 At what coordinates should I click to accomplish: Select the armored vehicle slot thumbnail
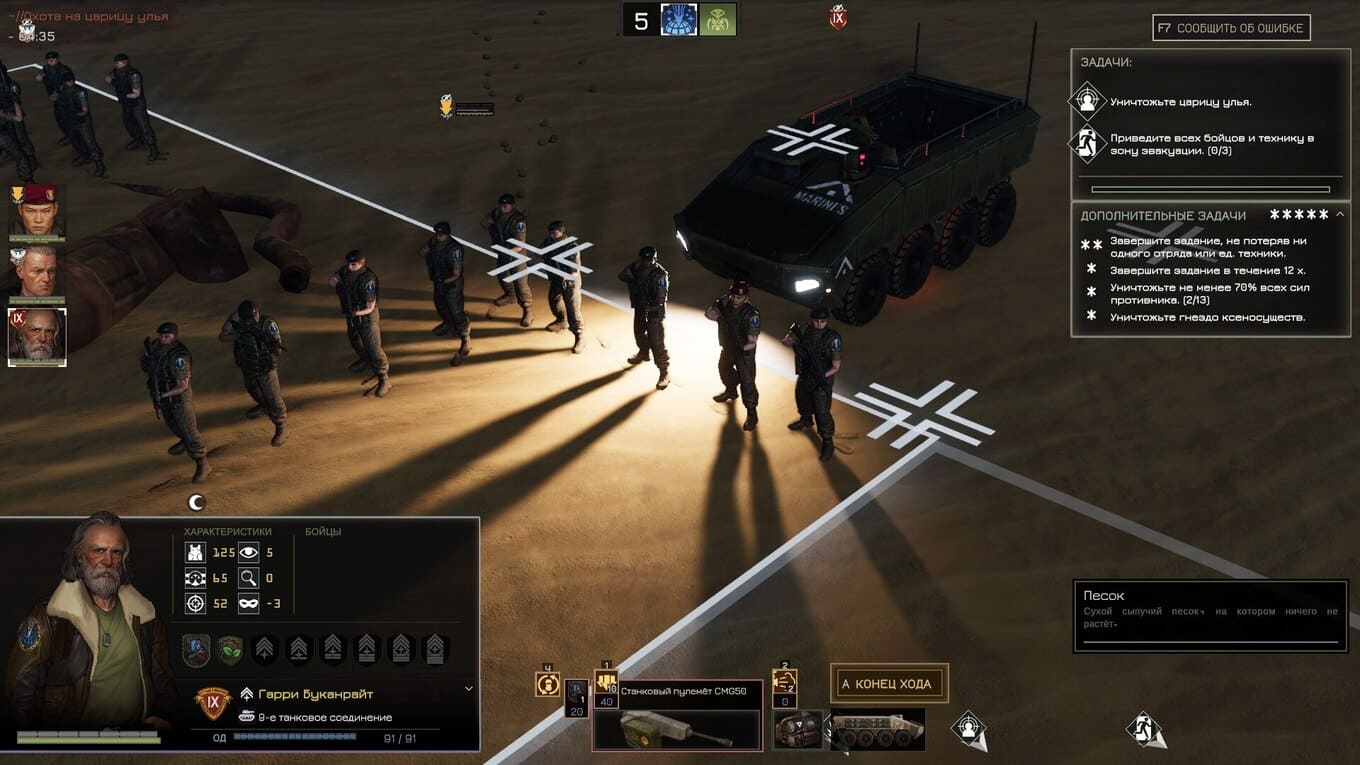click(x=877, y=729)
